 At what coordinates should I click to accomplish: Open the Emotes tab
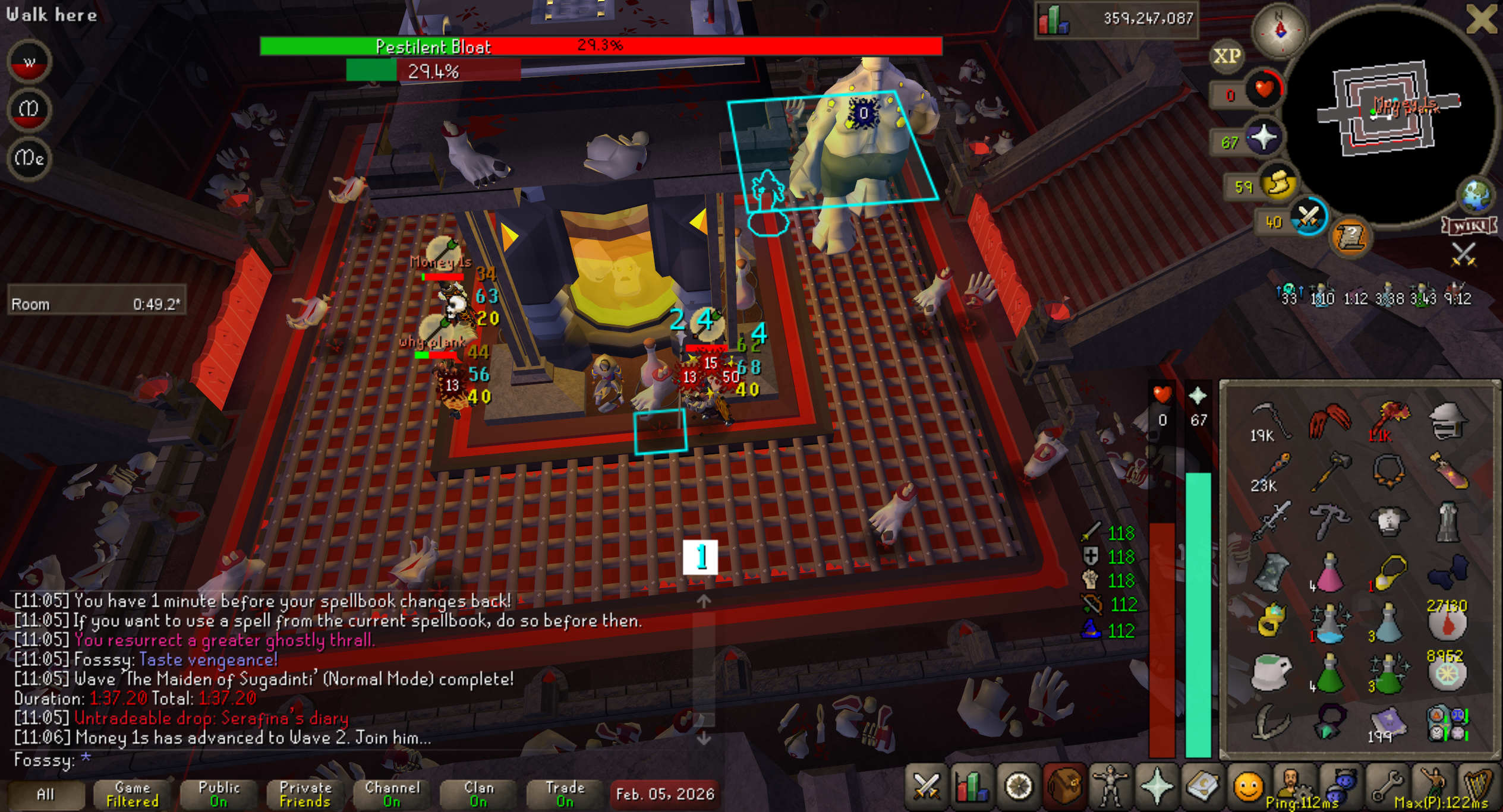pyautogui.click(x=1248, y=787)
